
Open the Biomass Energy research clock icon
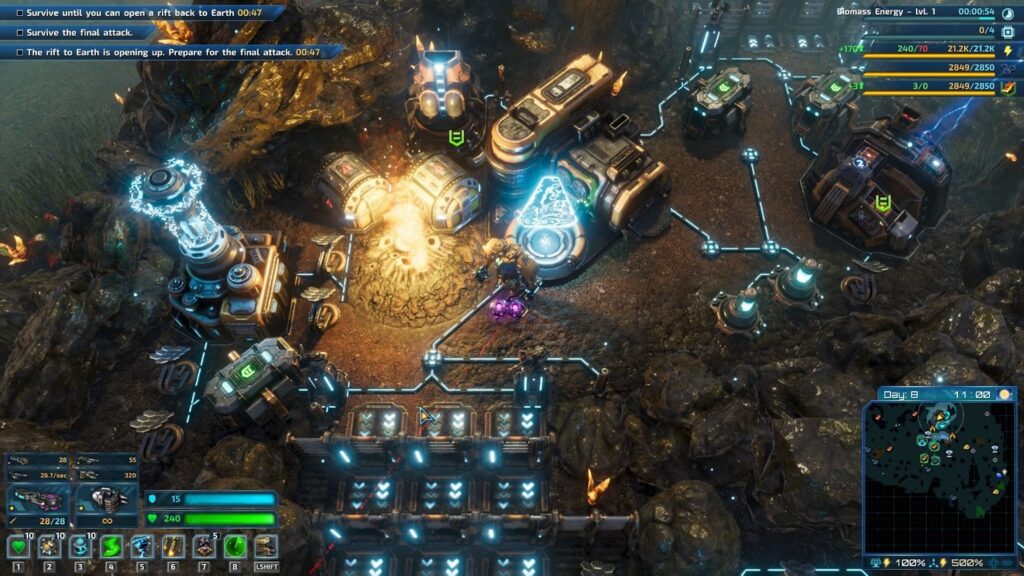click(x=1007, y=12)
